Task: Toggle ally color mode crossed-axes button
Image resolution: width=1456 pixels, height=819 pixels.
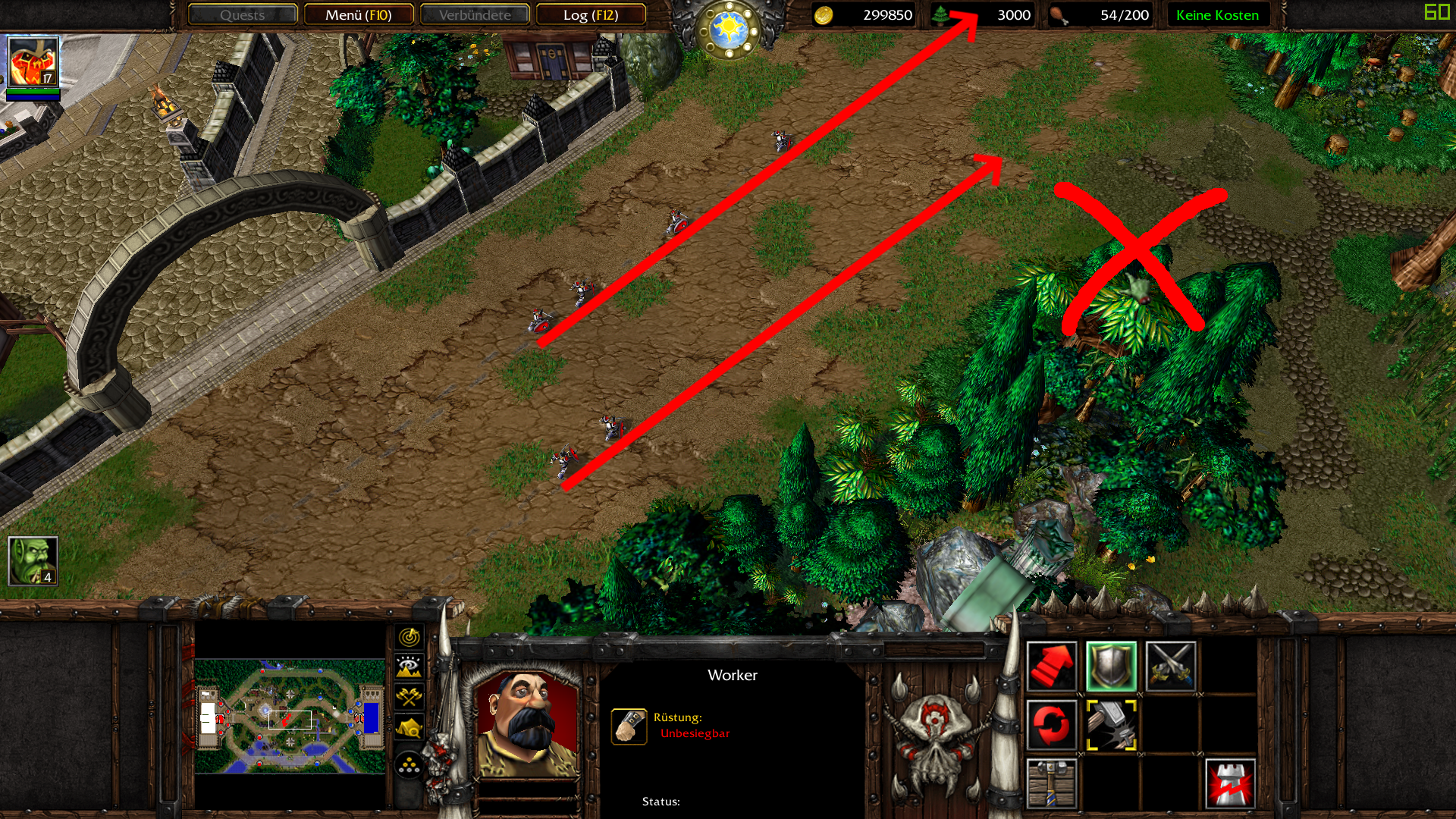Action: point(409,697)
